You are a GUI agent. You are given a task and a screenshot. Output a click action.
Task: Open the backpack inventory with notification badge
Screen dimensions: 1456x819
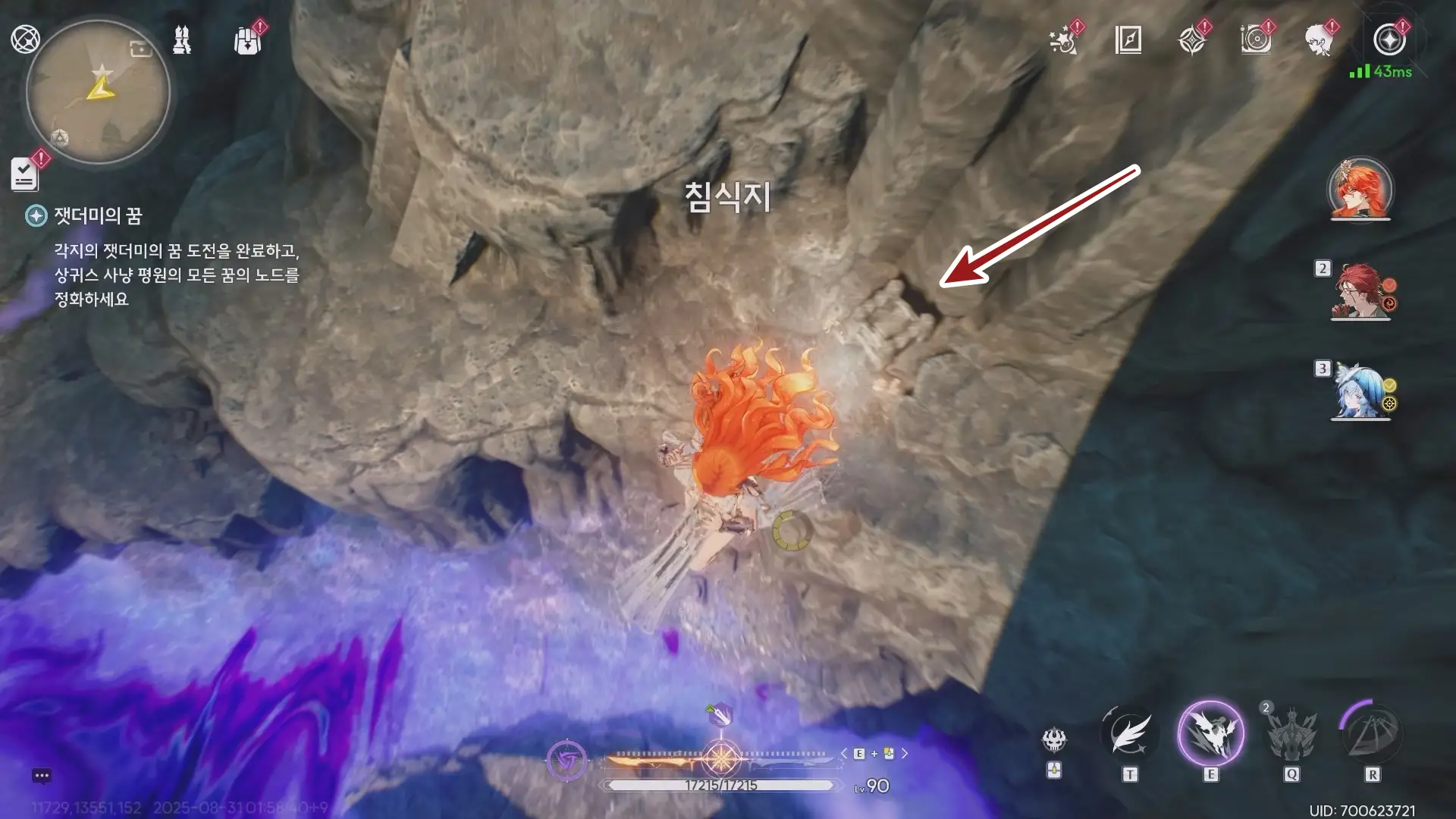pos(247,43)
